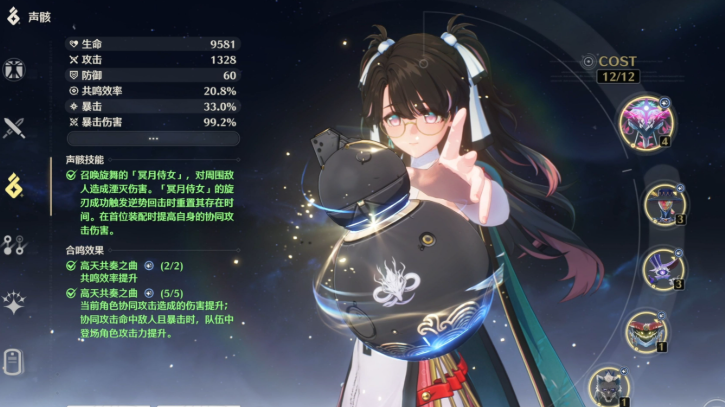Viewport: 725px width, 407px height.
Task: Select the cost 3 echo with the hat figure
Action: tap(661, 203)
